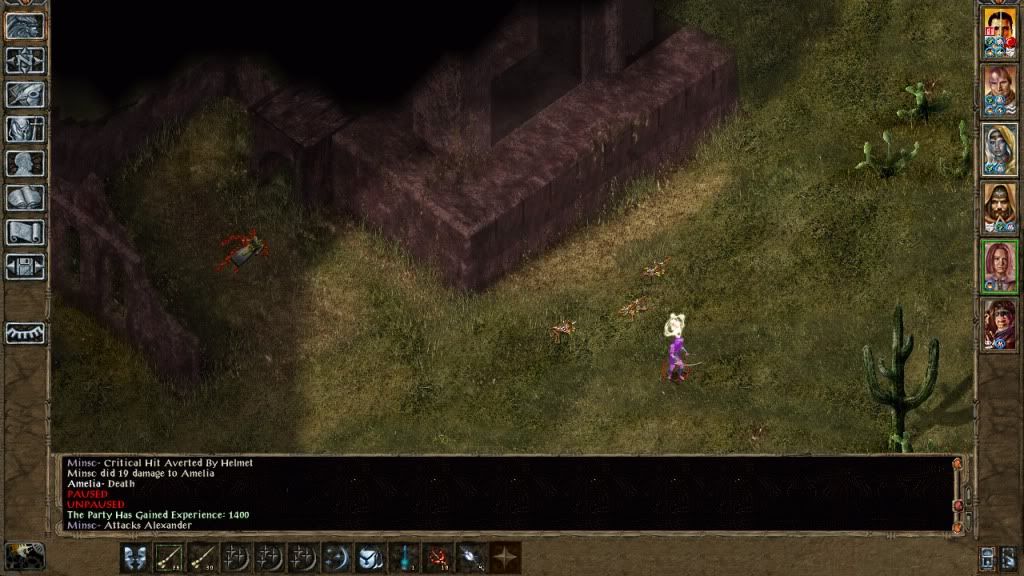Open the area map from the sidebar
Screen dimensions: 1024x576
point(25,59)
